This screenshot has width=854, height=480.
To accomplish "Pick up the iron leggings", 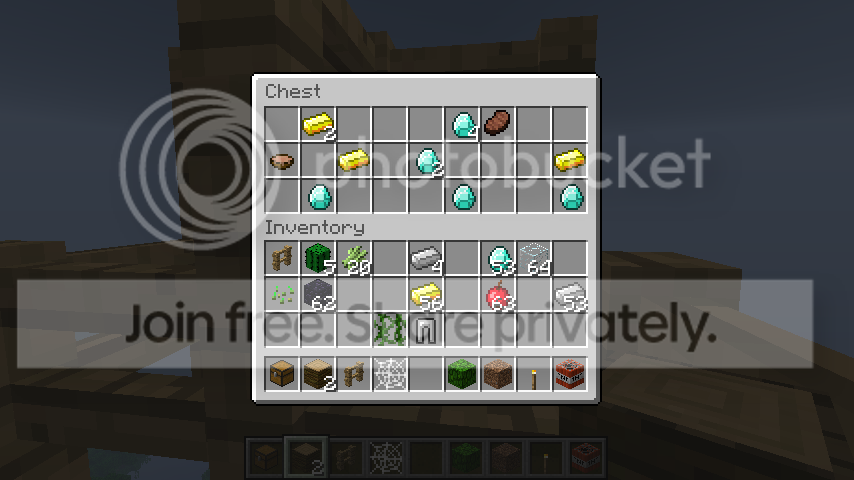I will coord(426,330).
